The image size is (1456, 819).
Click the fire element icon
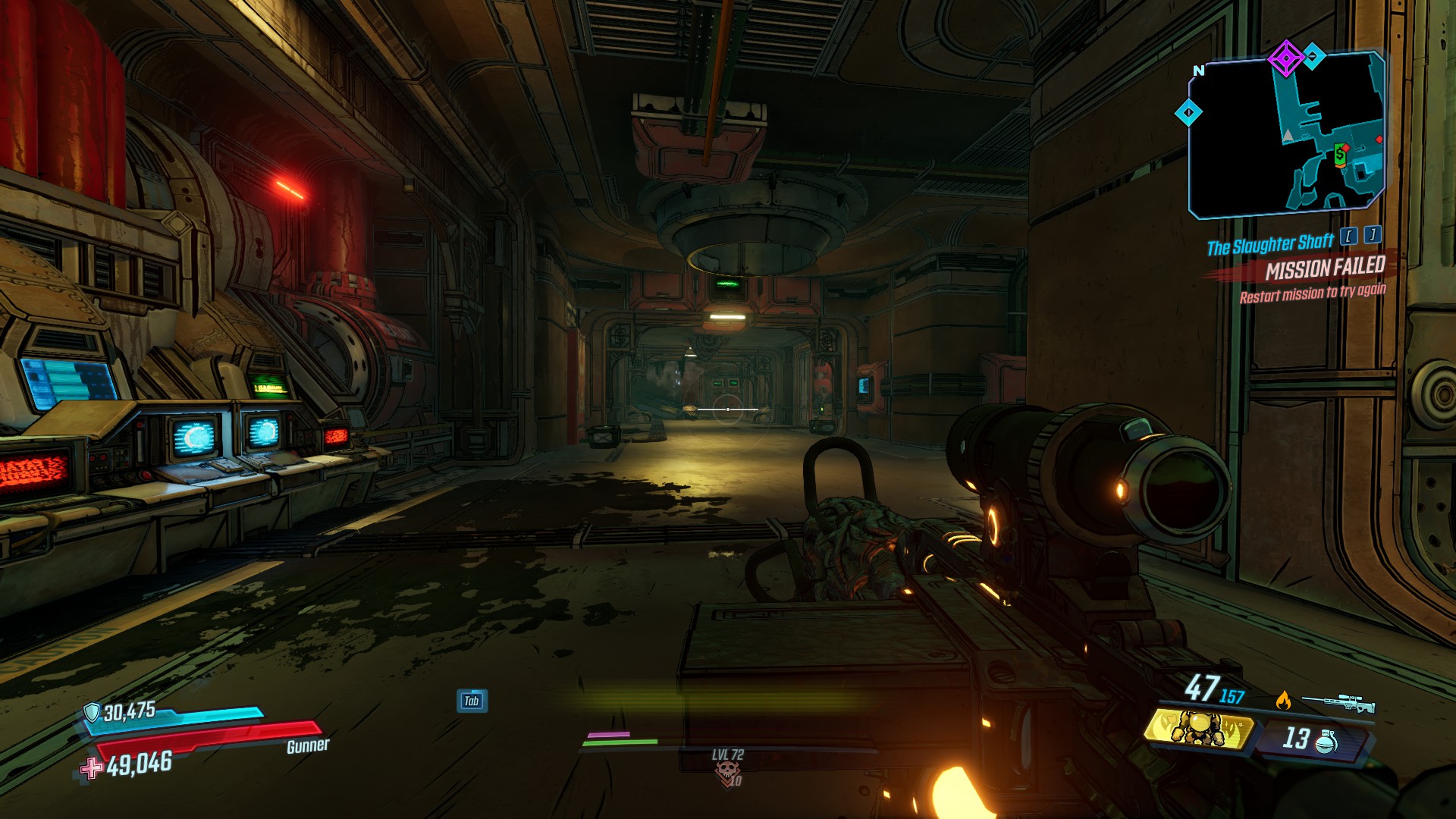point(1283,700)
